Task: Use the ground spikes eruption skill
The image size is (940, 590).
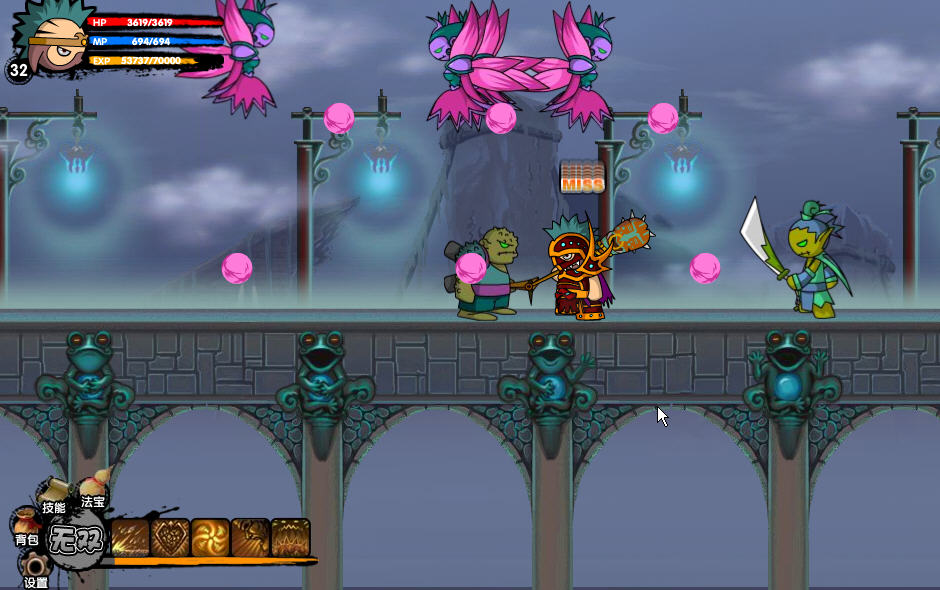Action: [x=290, y=538]
